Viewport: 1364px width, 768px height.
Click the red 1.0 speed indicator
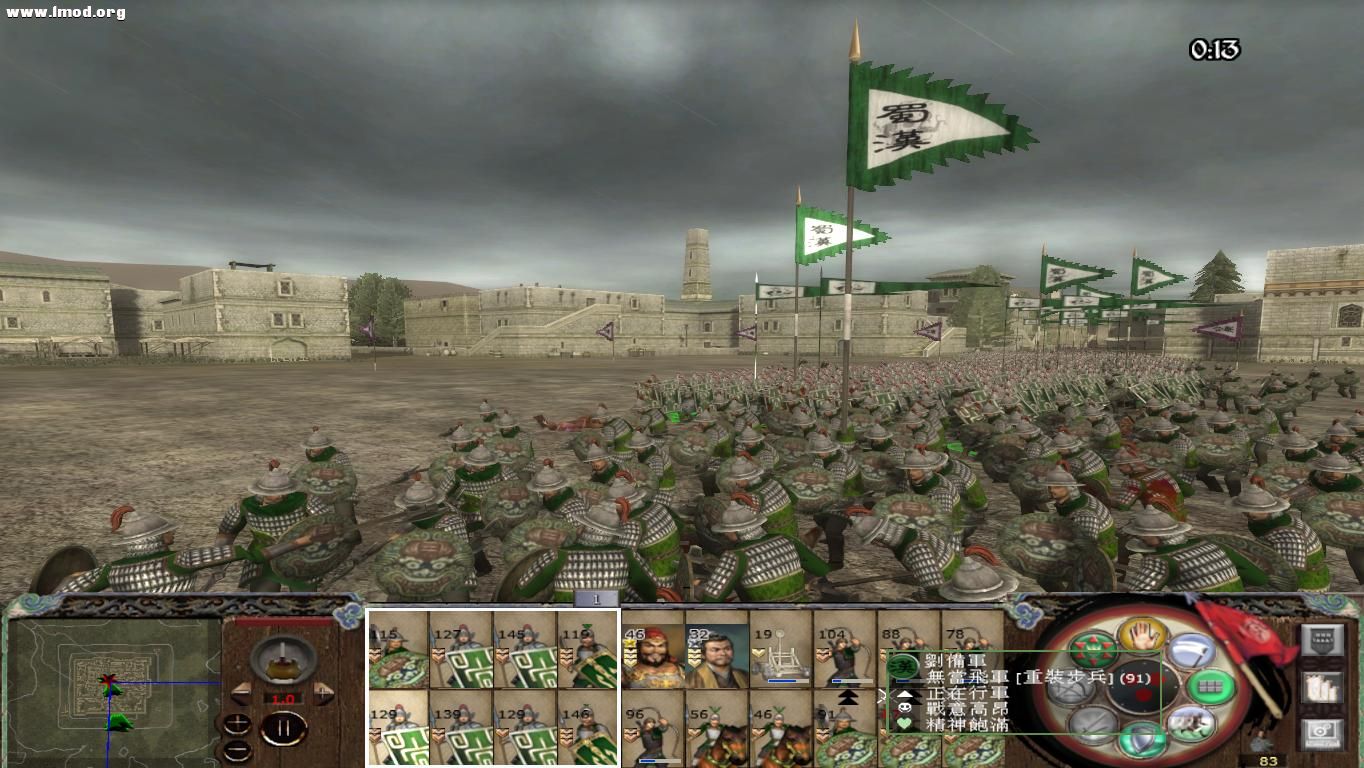[x=283, y=700]
